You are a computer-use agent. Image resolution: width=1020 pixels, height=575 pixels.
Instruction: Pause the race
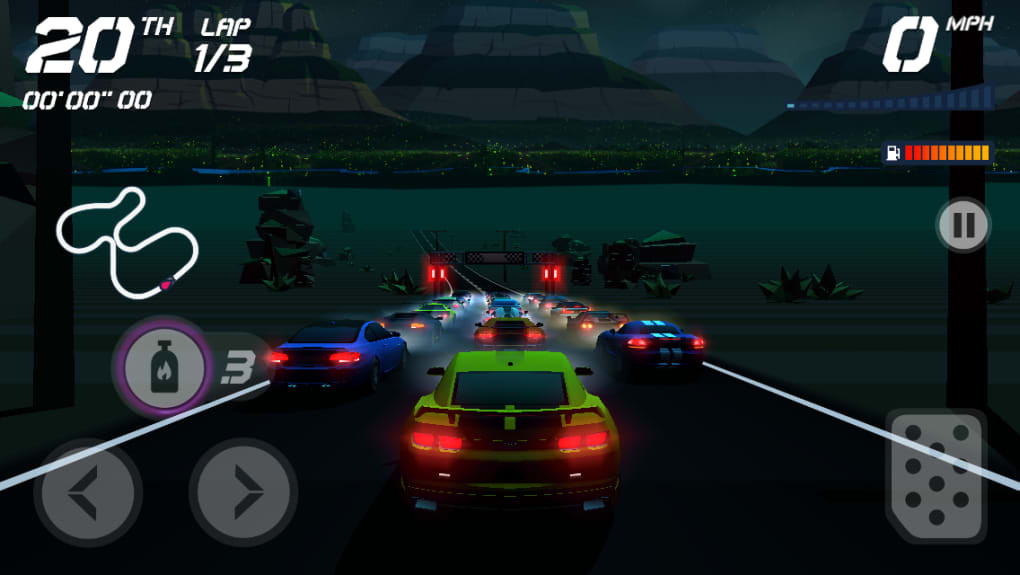pyautogui.click(x=963, y=225)
